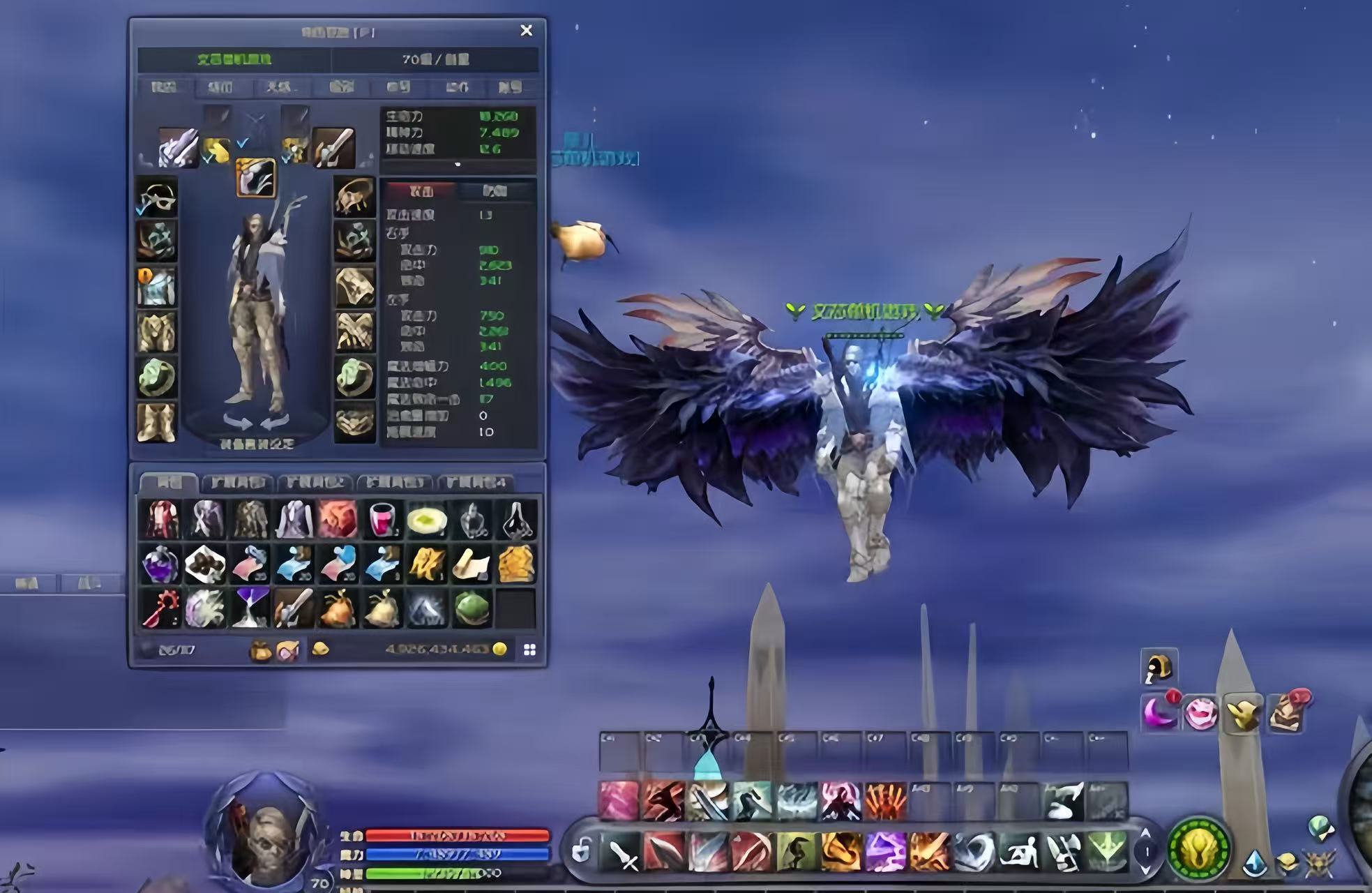Switch hotbar page with the up arrow
Viewport: 1372px width, 893px height.
(x=1145, y=834)
